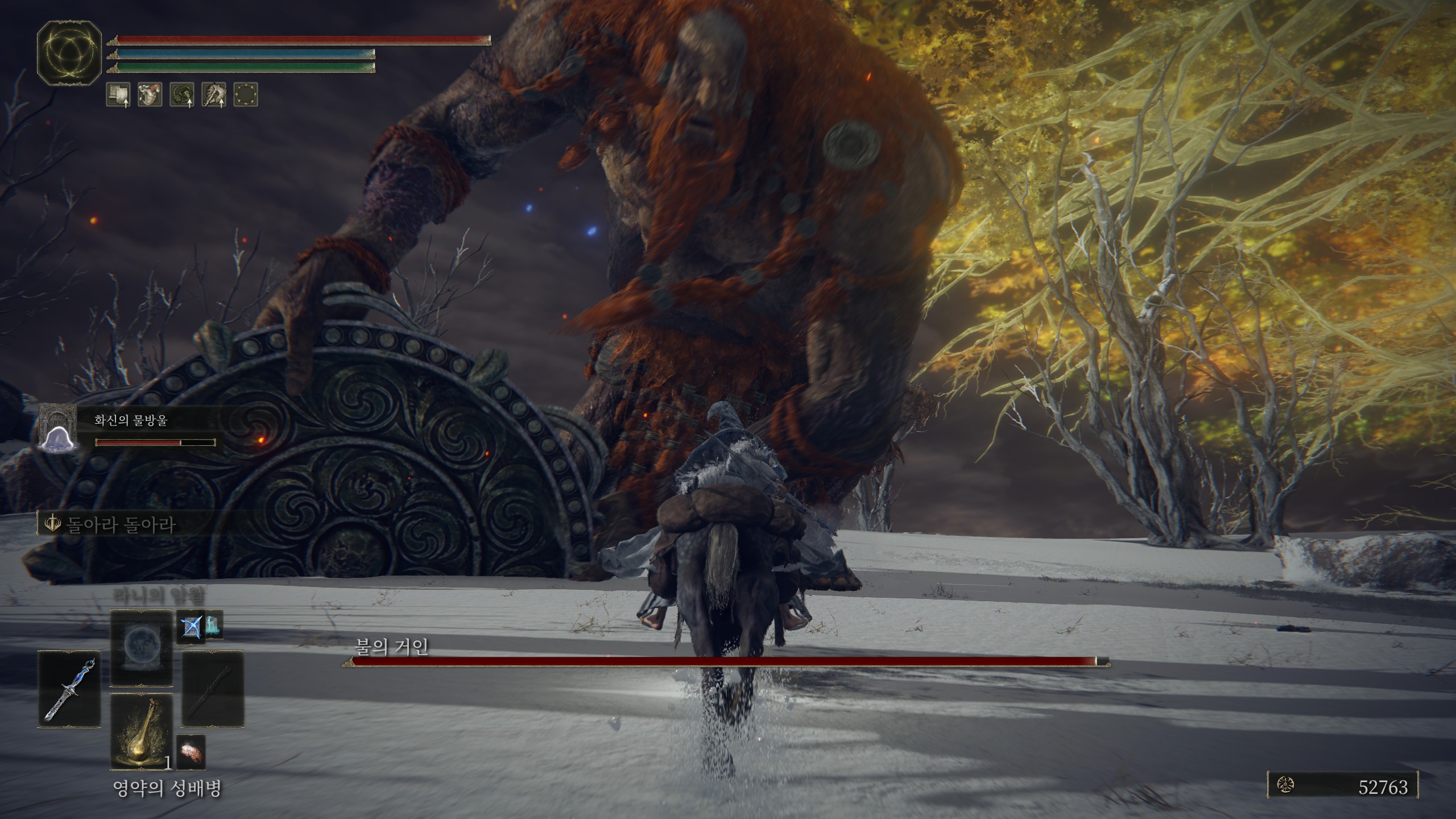The height and width of the screenshot is (819, 1456).
Task: Select the skull-and-axe buff status icon
Action: point(214,94)
